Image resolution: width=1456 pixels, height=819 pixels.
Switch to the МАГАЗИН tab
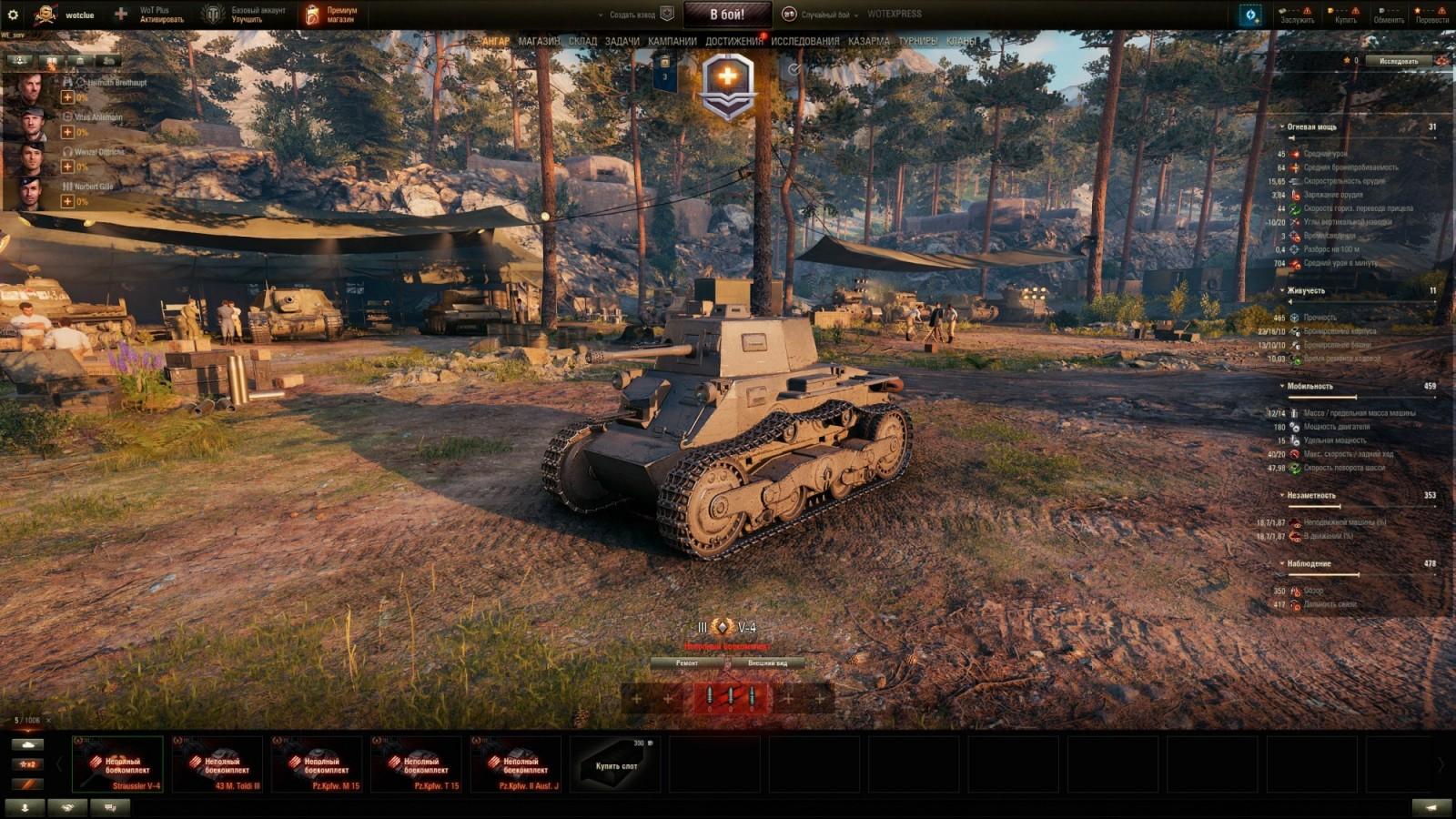tap(541, 41)
